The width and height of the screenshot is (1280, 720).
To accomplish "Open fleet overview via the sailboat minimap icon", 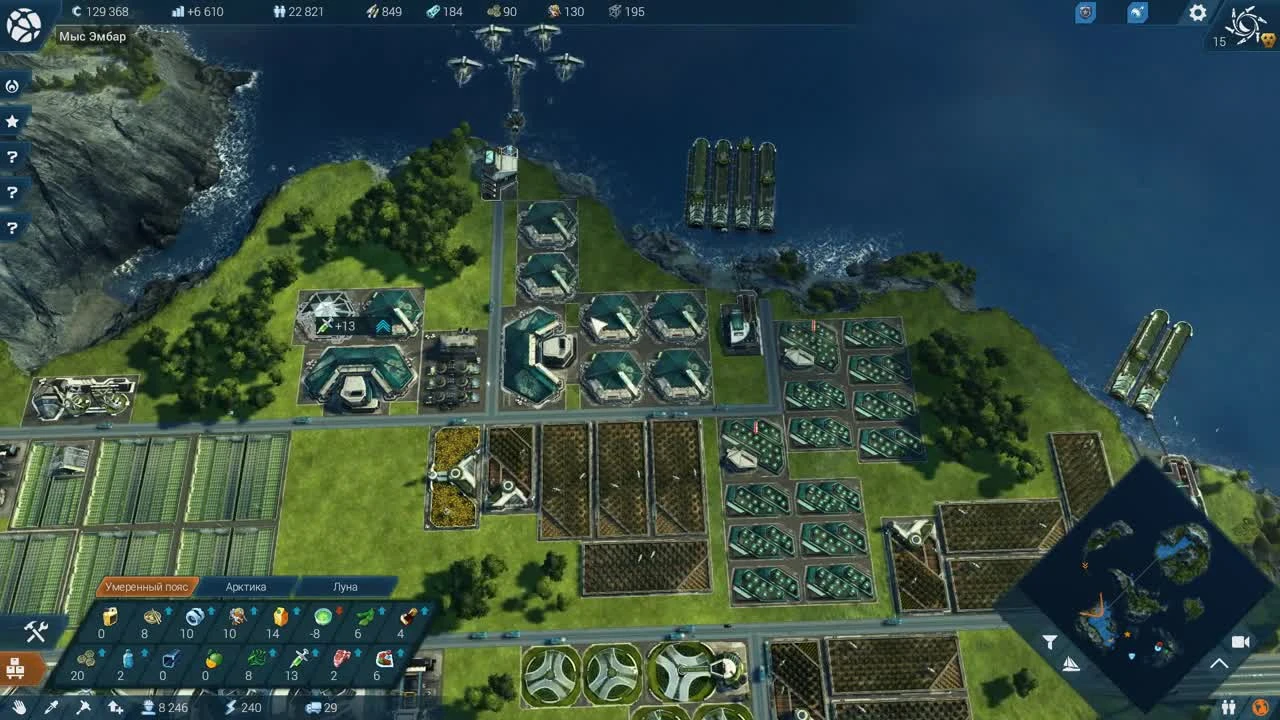I will 1072,665.
